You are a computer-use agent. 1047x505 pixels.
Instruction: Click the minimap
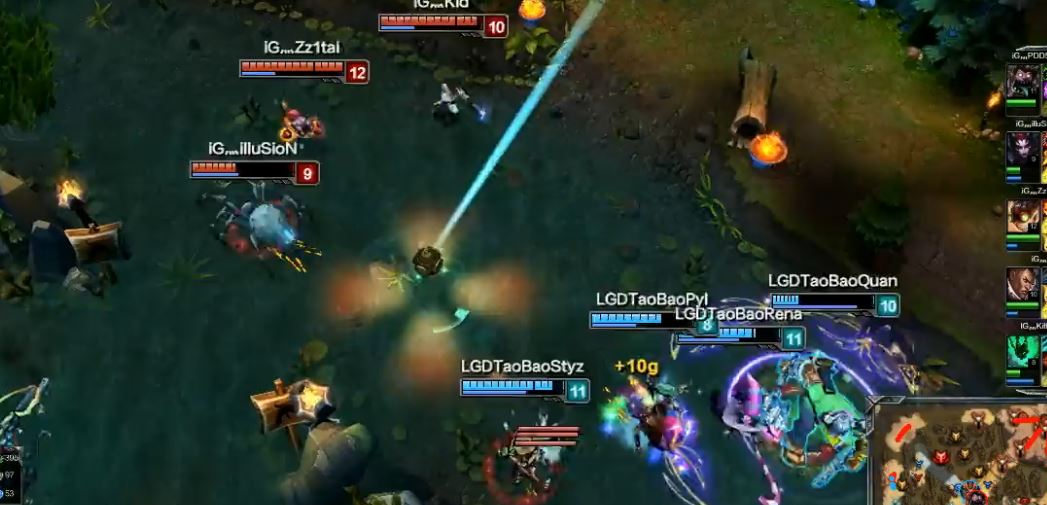961,453
